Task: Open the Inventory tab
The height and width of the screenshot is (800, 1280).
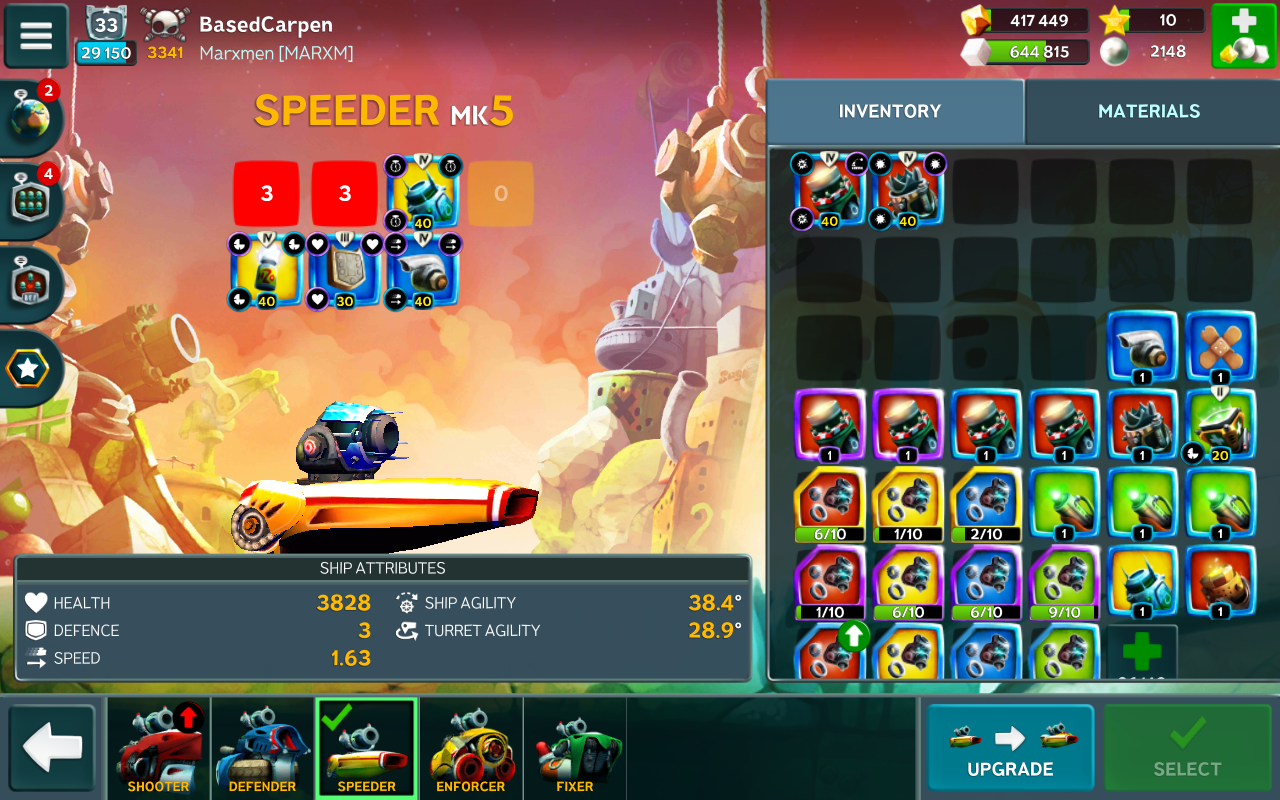Action: (890, 111)
